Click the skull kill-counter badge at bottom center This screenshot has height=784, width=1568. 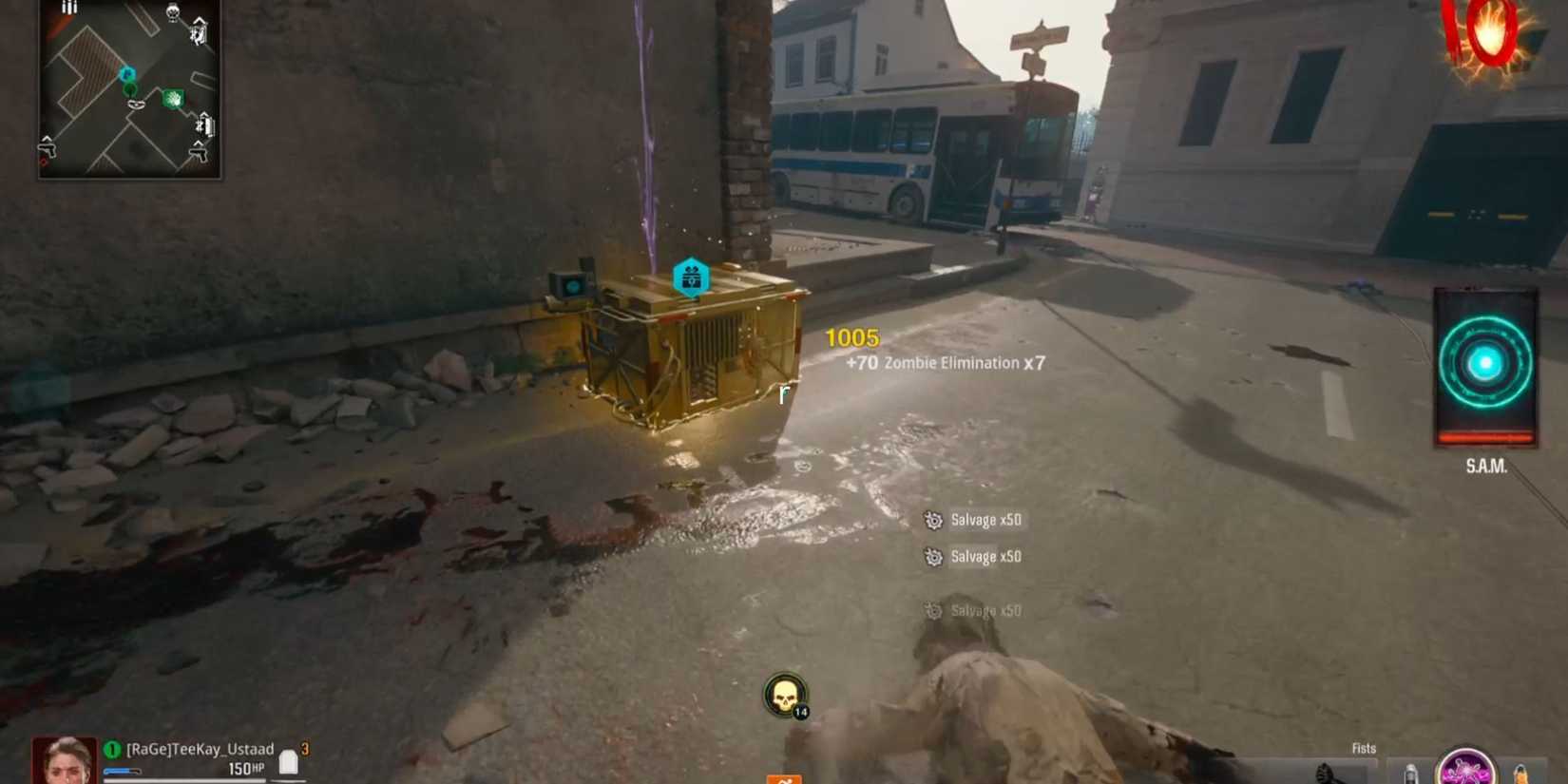pyautogui.click(x=786, y=698)
